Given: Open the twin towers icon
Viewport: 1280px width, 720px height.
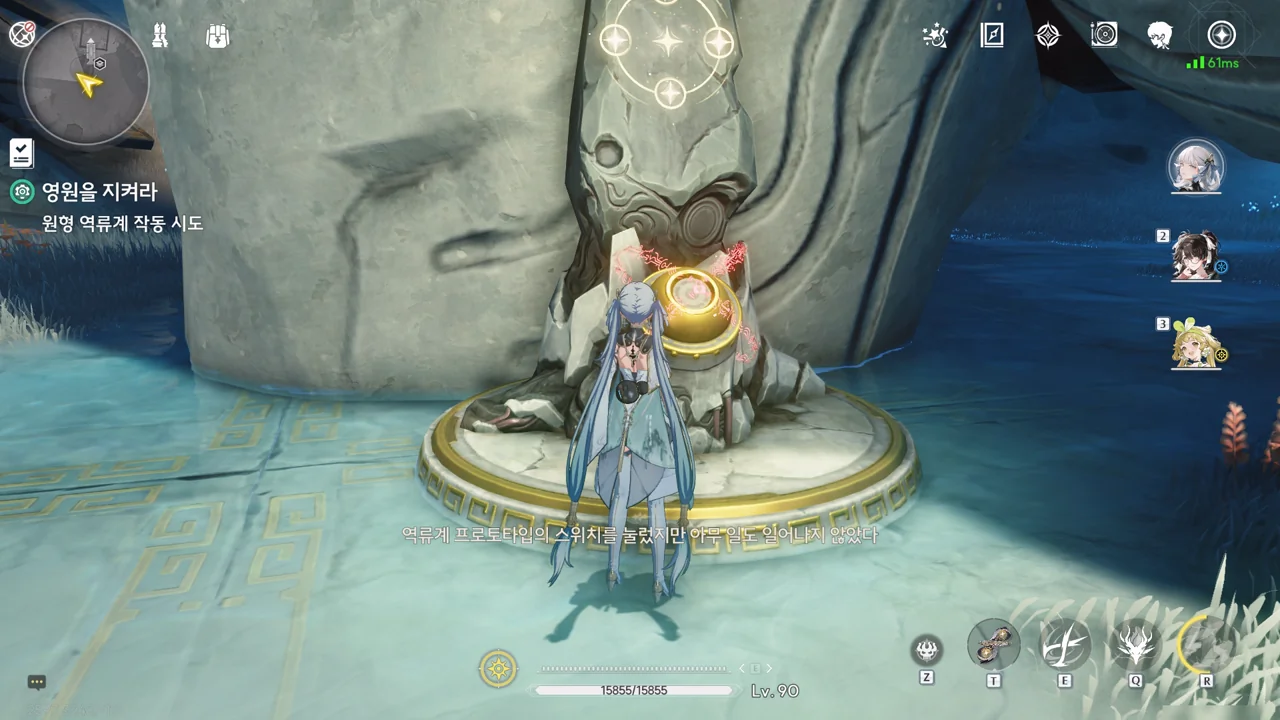Looking at the screenshot, I should click(159, 36).
